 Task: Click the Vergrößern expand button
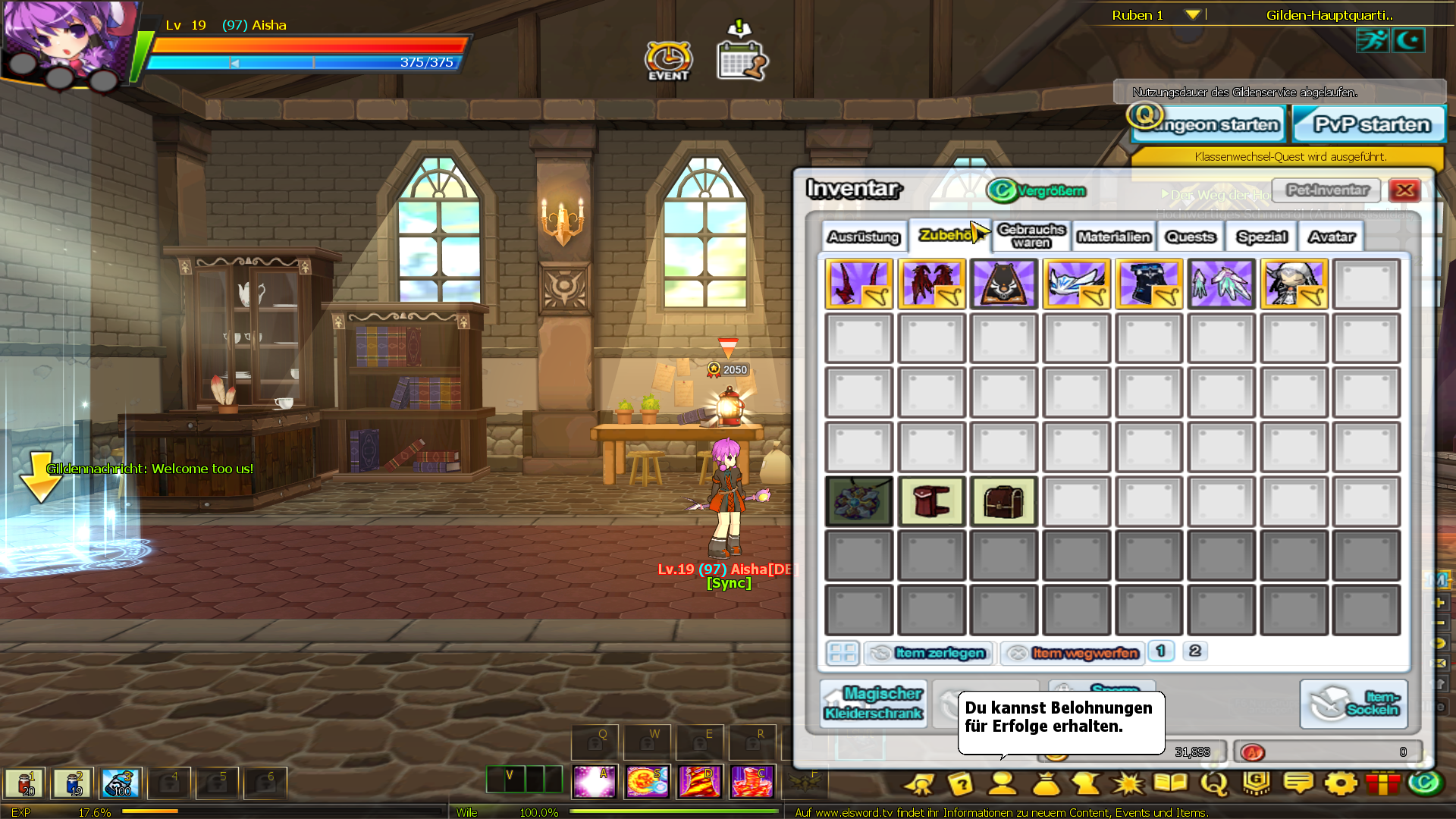1037,190
